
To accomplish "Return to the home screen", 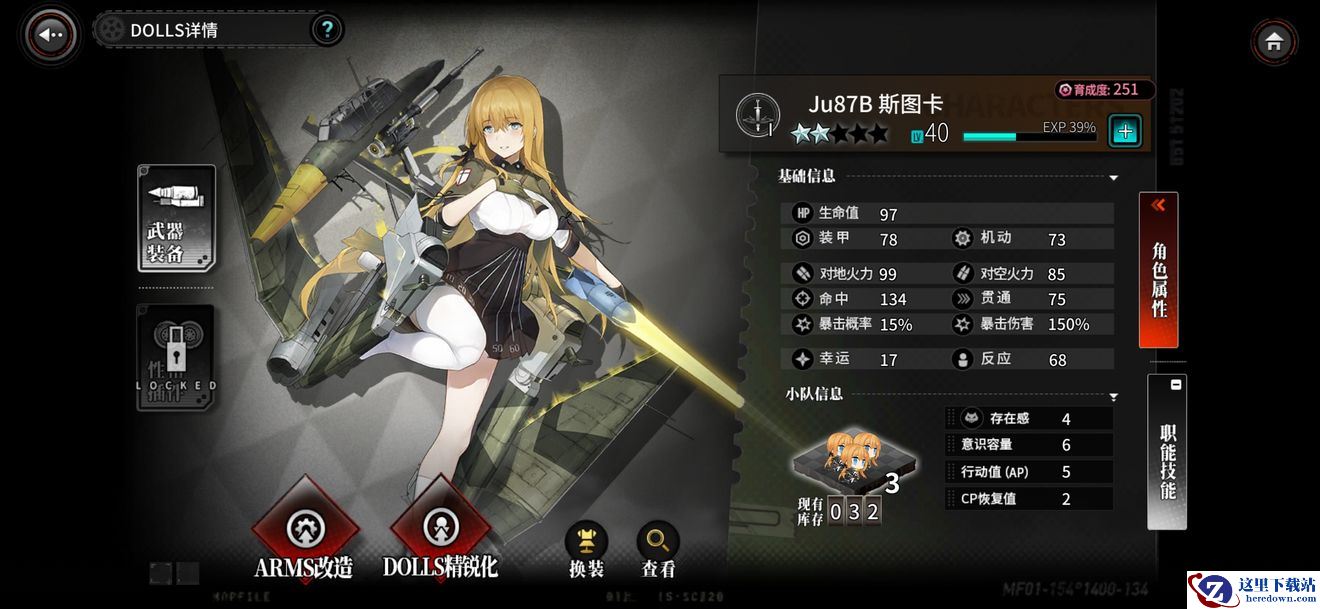I will pyautogui.click(x=1273, y=42).
